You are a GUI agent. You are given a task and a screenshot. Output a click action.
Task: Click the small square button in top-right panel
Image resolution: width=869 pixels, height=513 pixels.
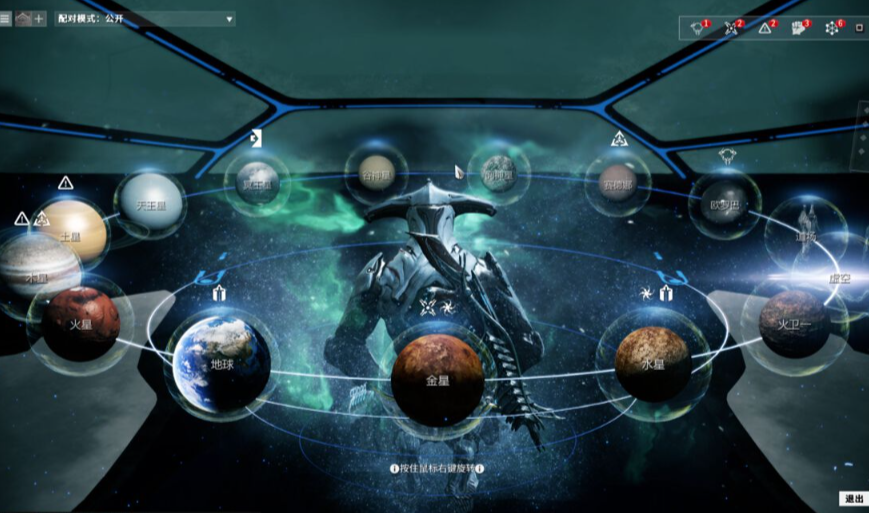tap(858, 28)
